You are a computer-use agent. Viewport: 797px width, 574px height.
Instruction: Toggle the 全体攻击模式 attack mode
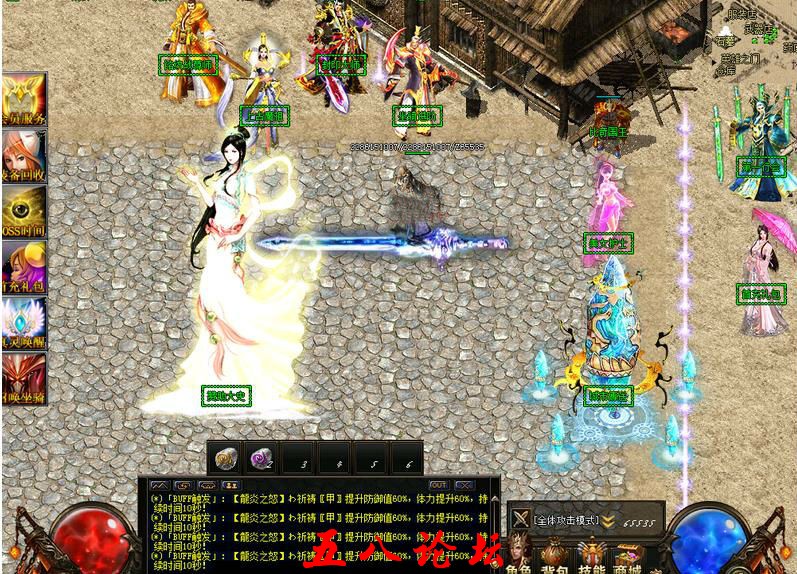coord(566,520)
